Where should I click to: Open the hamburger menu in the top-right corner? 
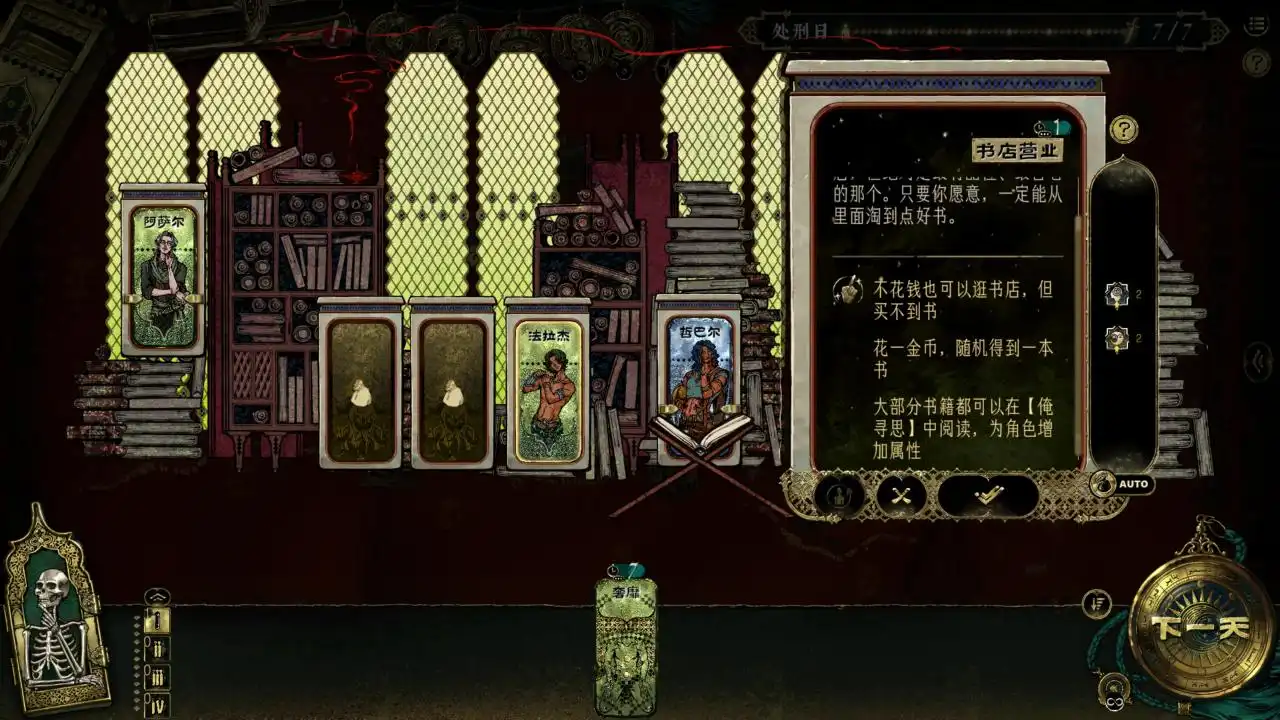click(x=1255, y=26)
